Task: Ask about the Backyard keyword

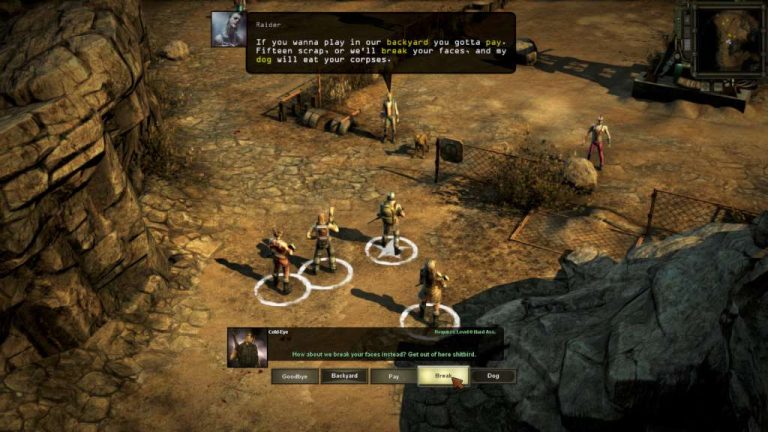Action: [x=343, y=377]
